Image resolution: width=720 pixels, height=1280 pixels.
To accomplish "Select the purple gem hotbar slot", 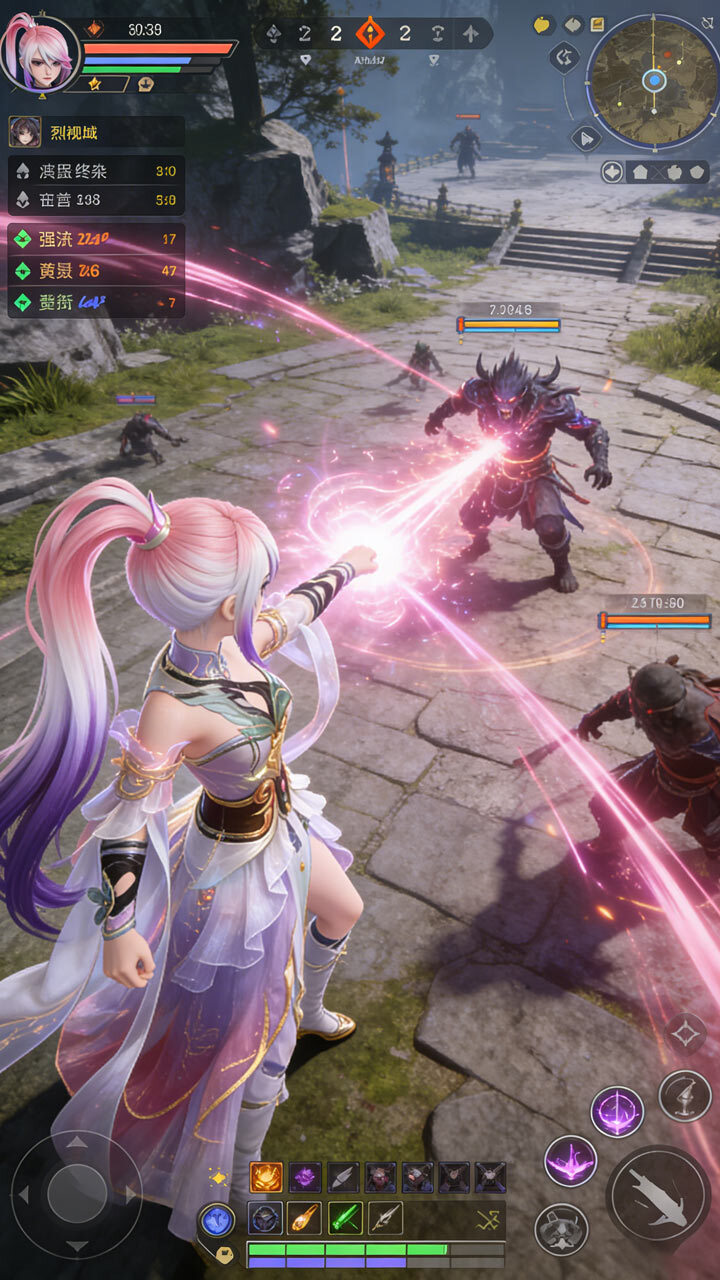I will [305, 1177].
